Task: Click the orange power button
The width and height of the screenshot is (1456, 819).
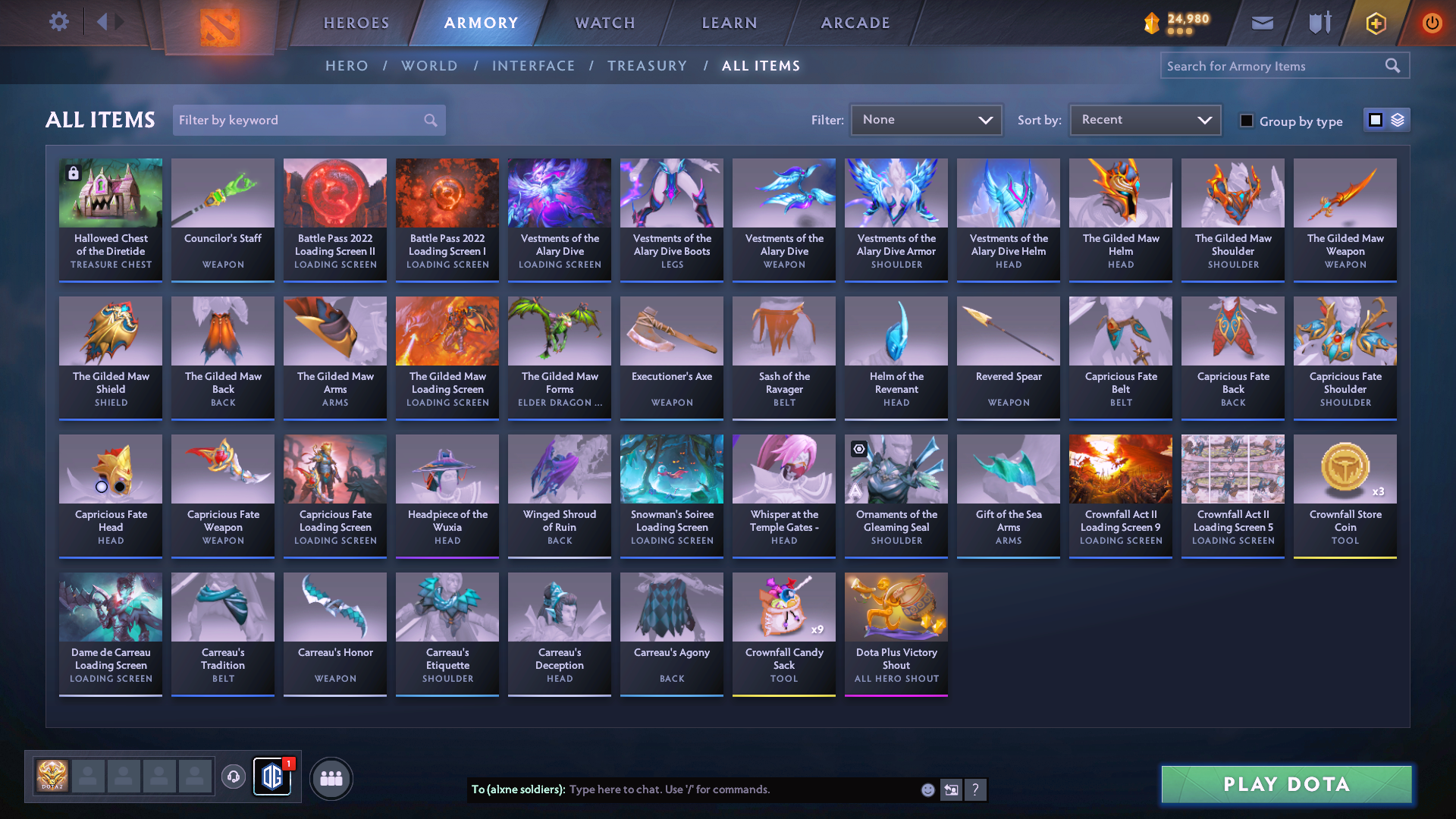Action: tap(1432, 22)
